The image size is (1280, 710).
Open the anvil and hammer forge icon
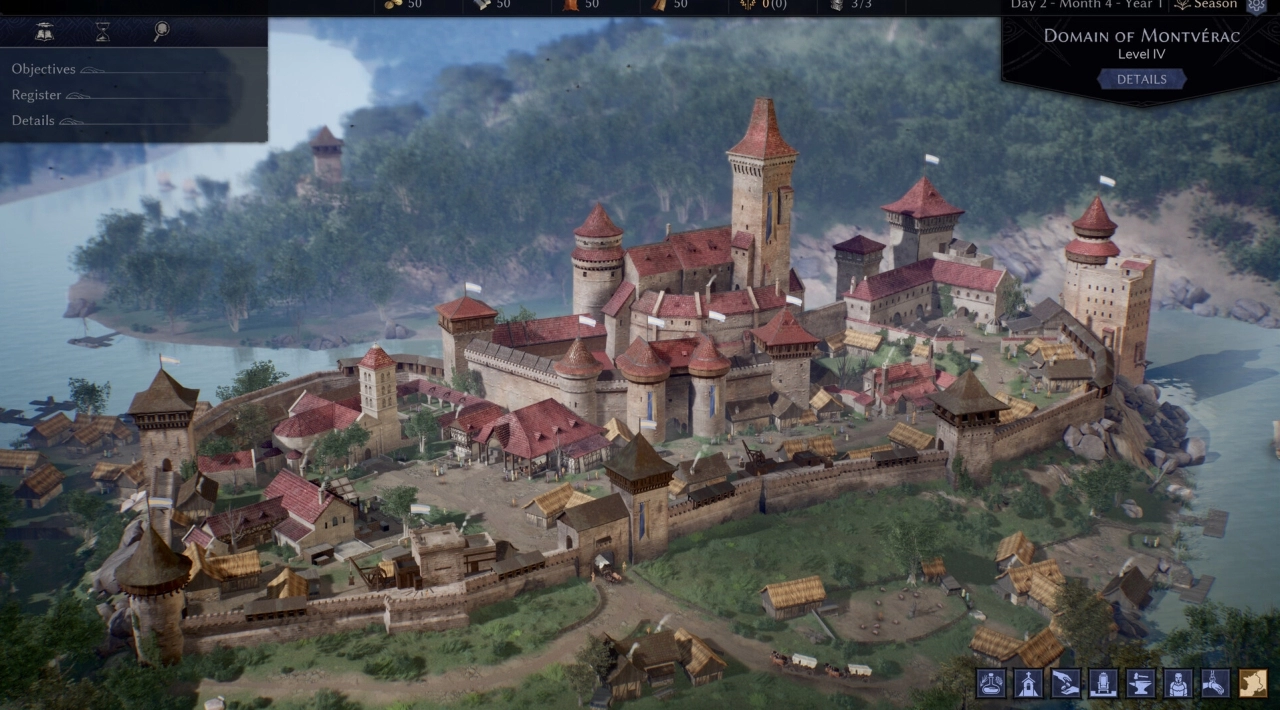1141,683
